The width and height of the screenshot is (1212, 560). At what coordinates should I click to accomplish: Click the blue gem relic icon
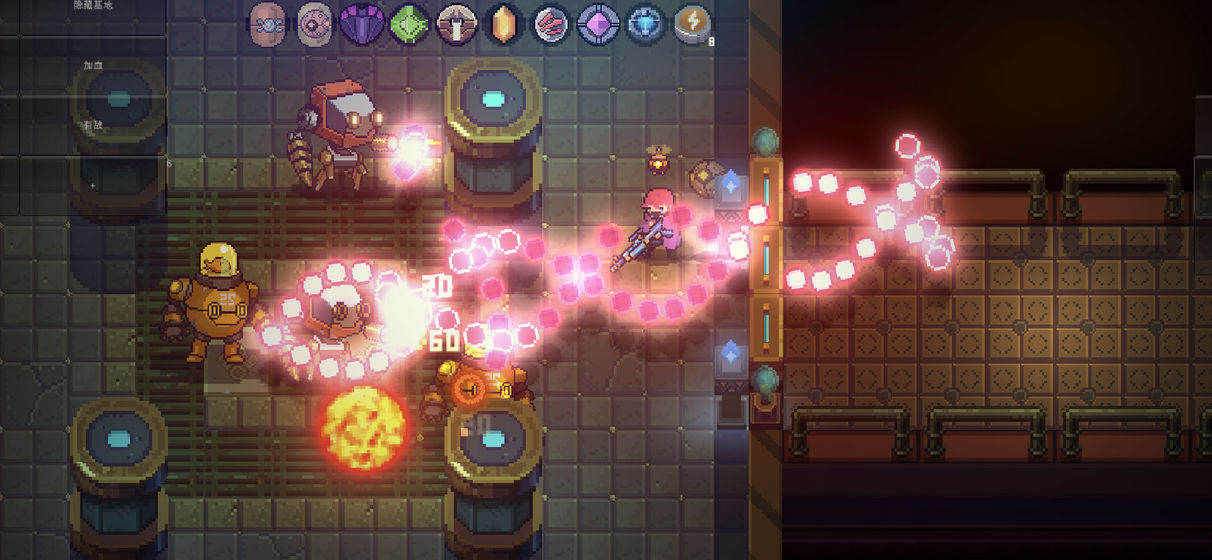[645, 22]
